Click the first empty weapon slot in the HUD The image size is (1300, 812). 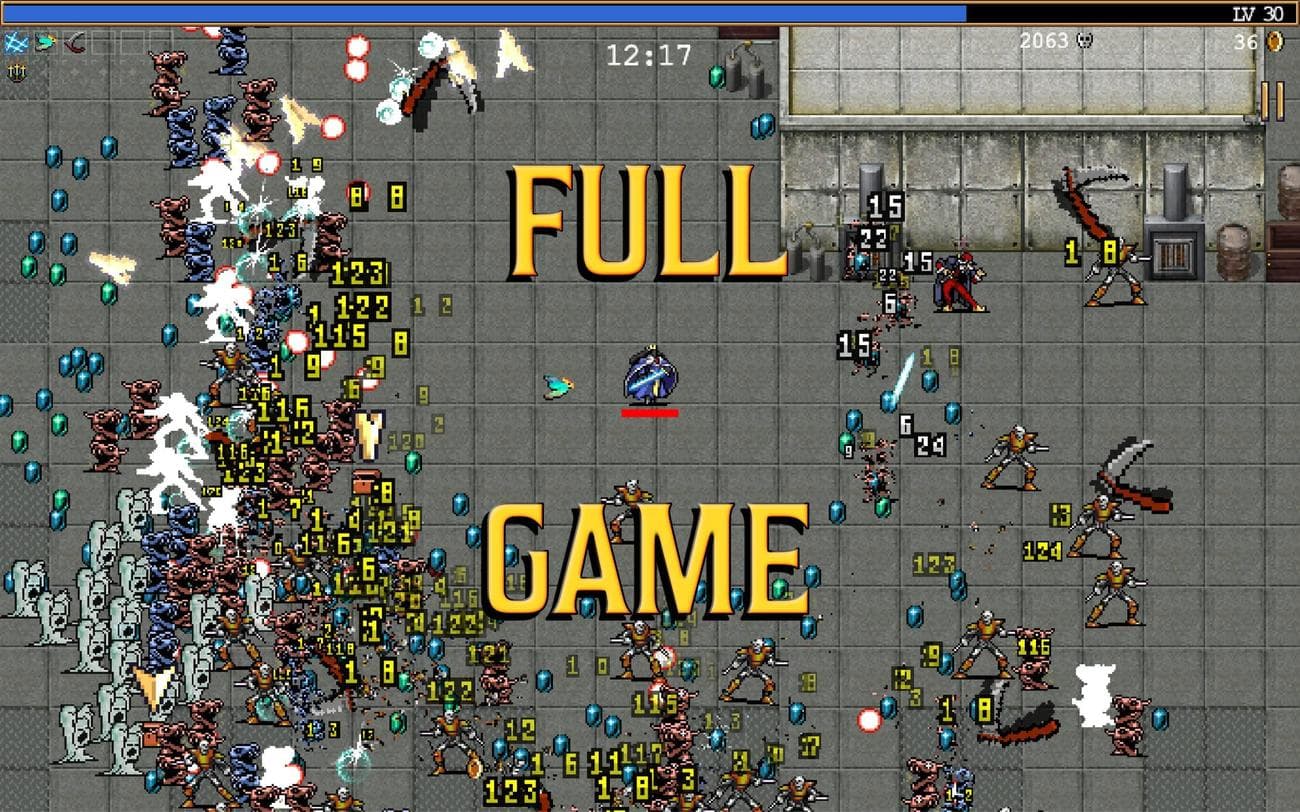(102, 42)
